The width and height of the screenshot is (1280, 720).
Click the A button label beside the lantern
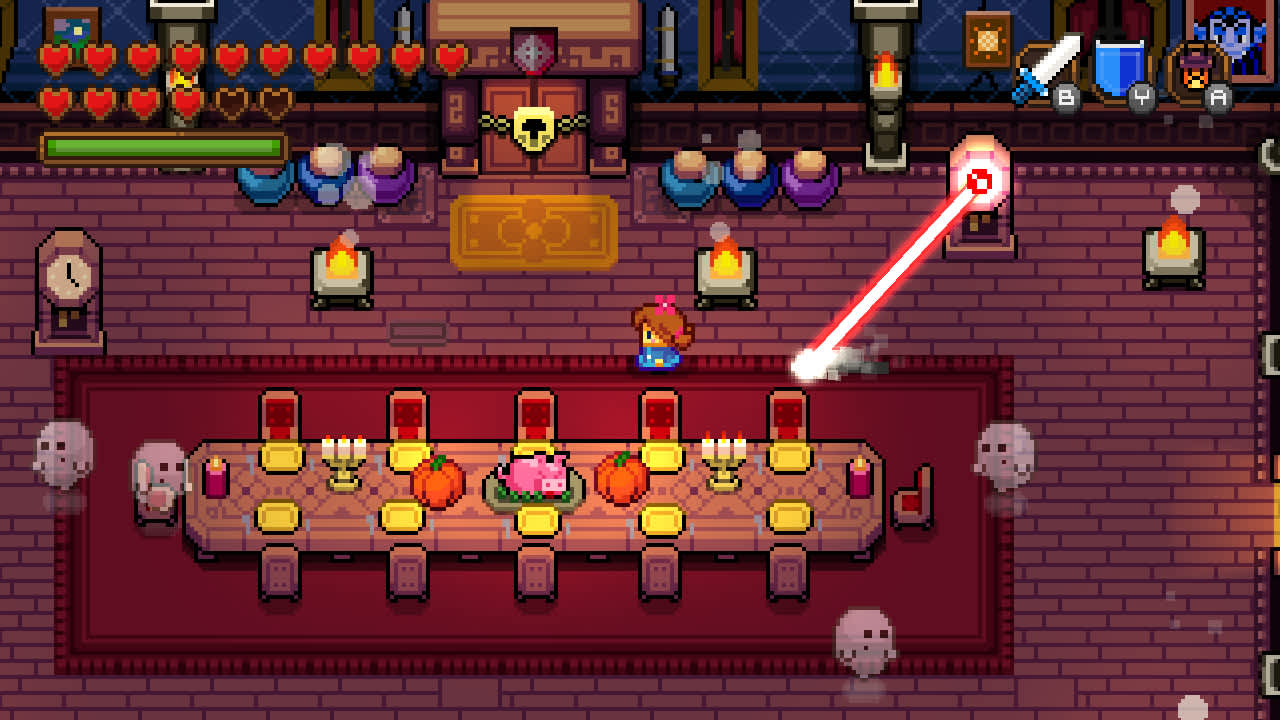click(1221, 97)
